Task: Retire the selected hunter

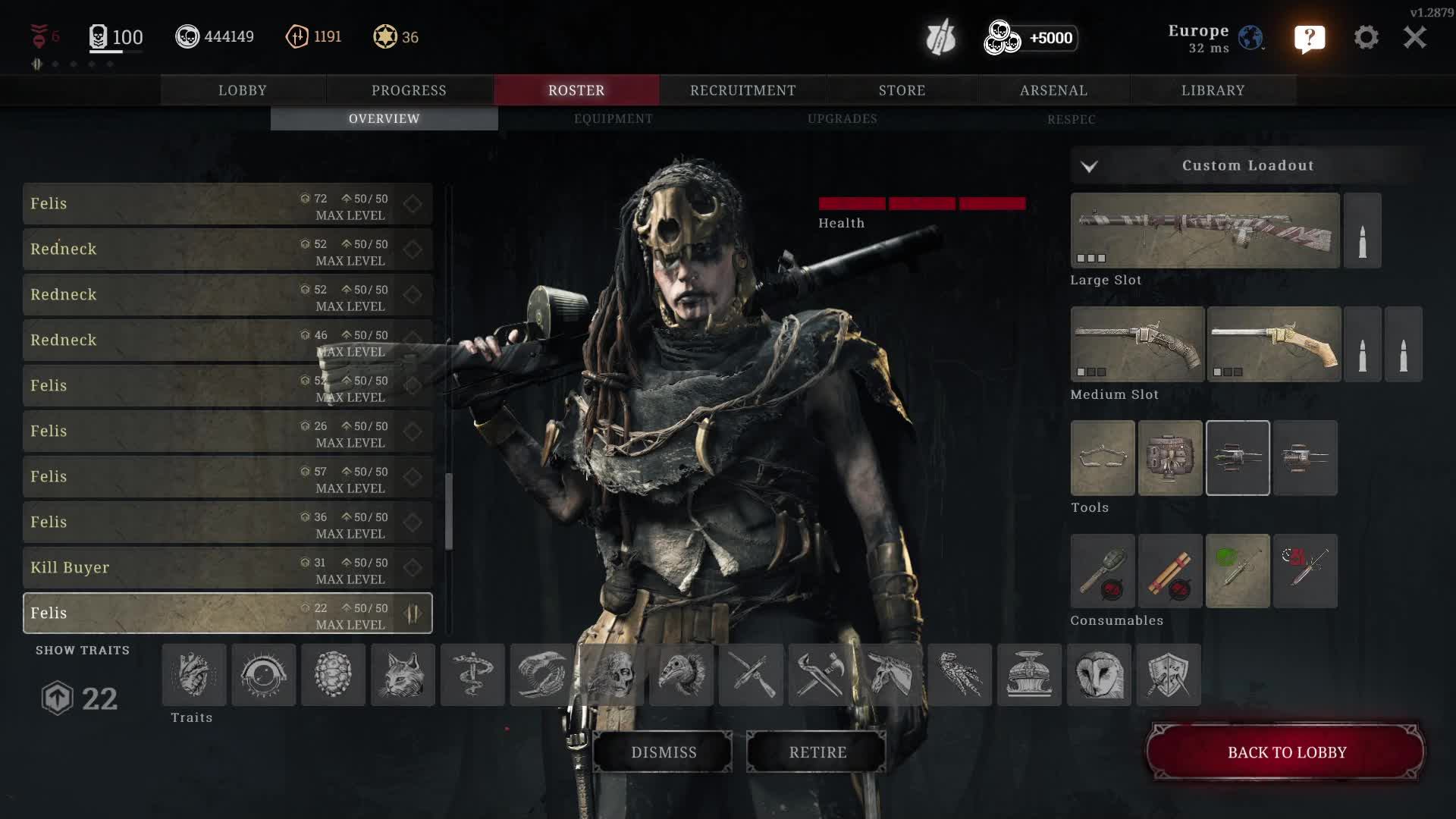Action: 817,752
